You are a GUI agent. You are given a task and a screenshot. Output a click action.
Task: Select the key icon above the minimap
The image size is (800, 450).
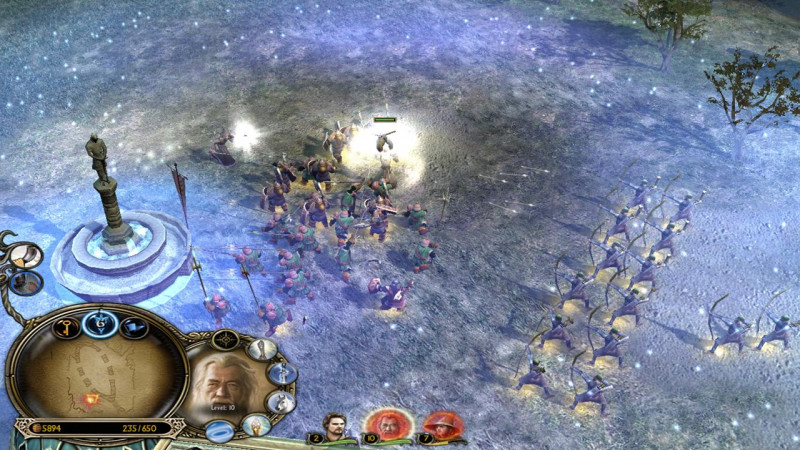66,327
